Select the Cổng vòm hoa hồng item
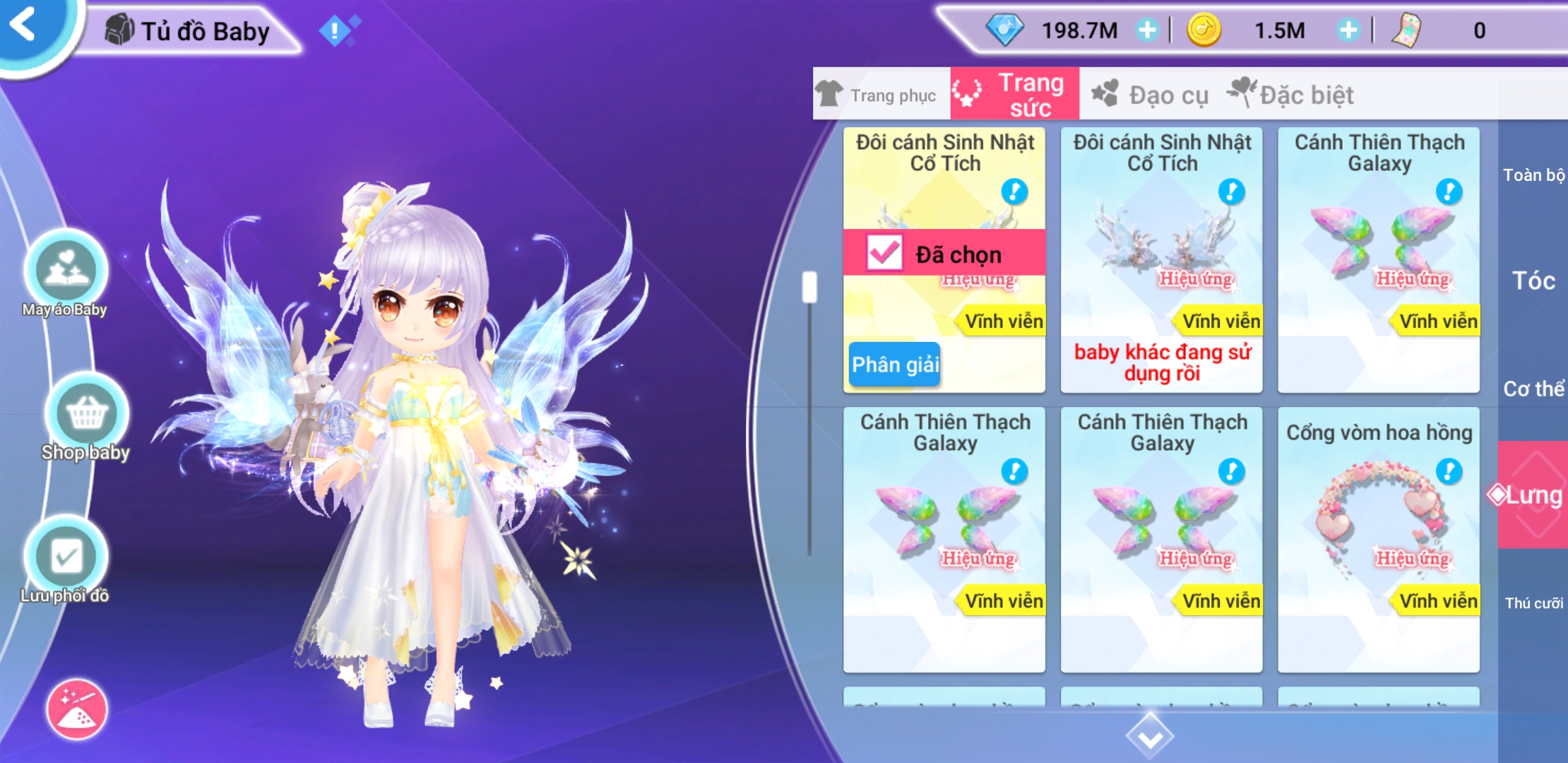The width and height of the screenshot is (1568, 763). (x=1379, y=539)
